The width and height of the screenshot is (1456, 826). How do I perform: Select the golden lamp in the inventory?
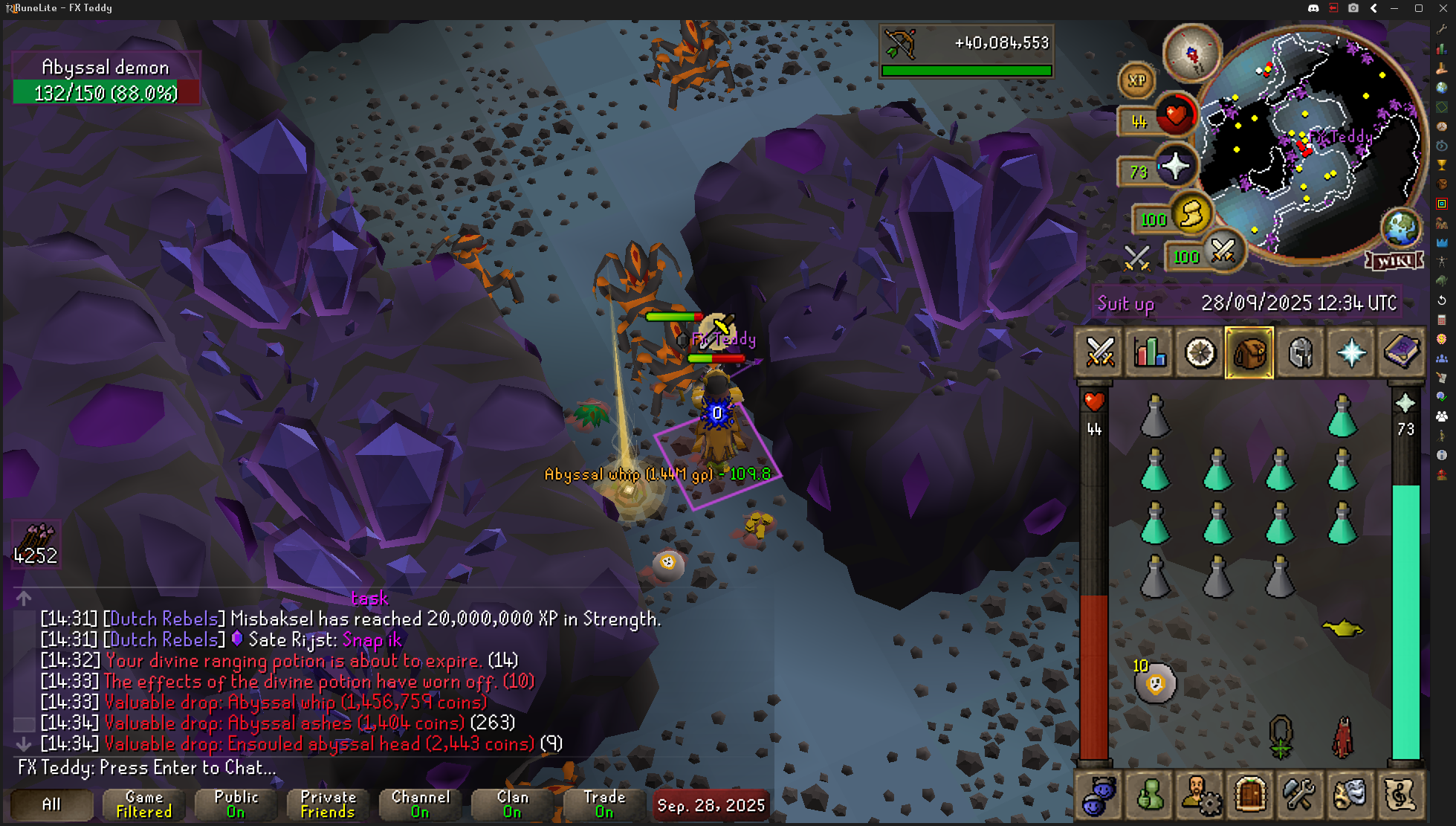pos(1342,629)
